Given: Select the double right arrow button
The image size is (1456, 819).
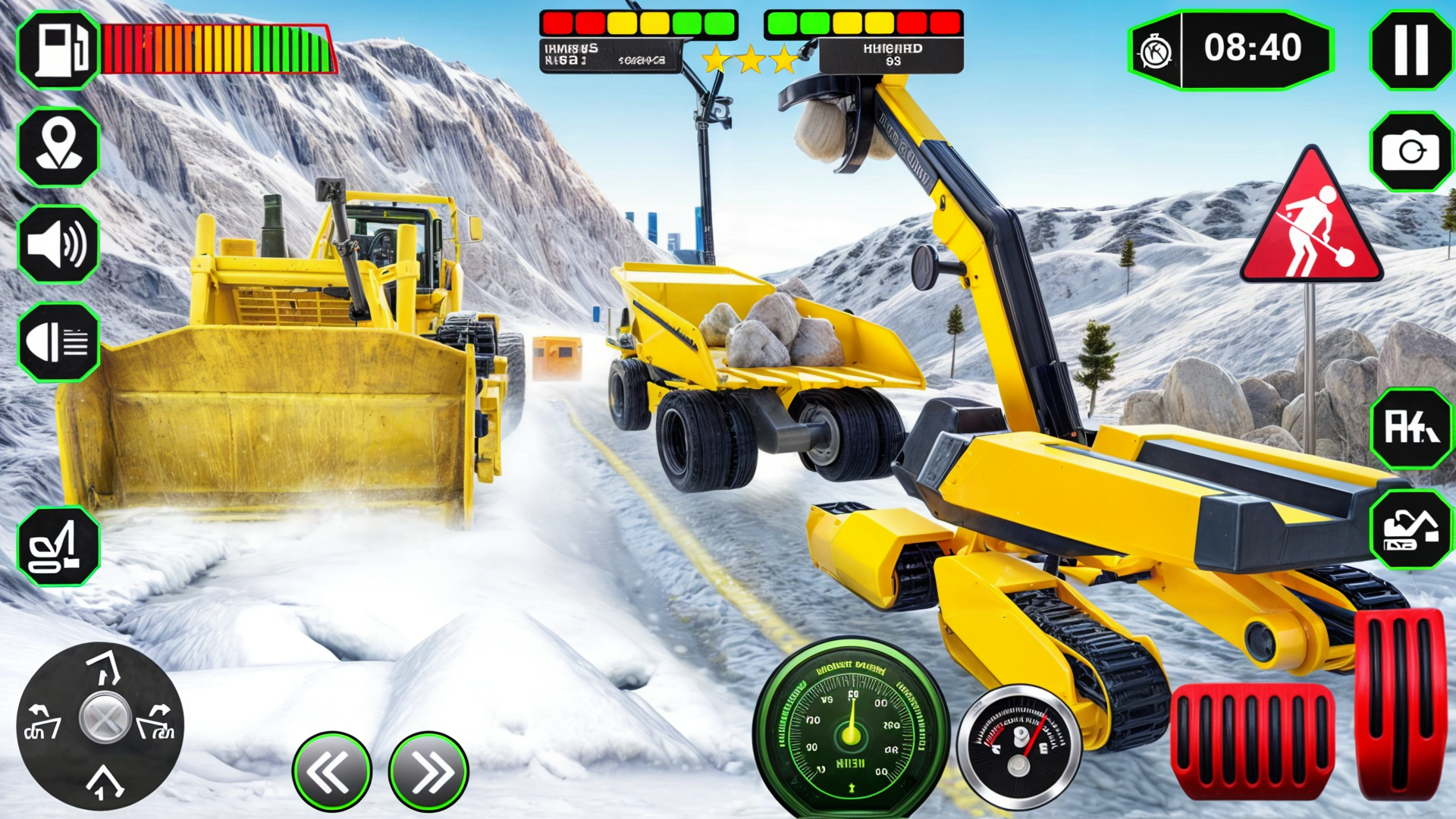Looking at the screenshot, I should click(428, 771).
